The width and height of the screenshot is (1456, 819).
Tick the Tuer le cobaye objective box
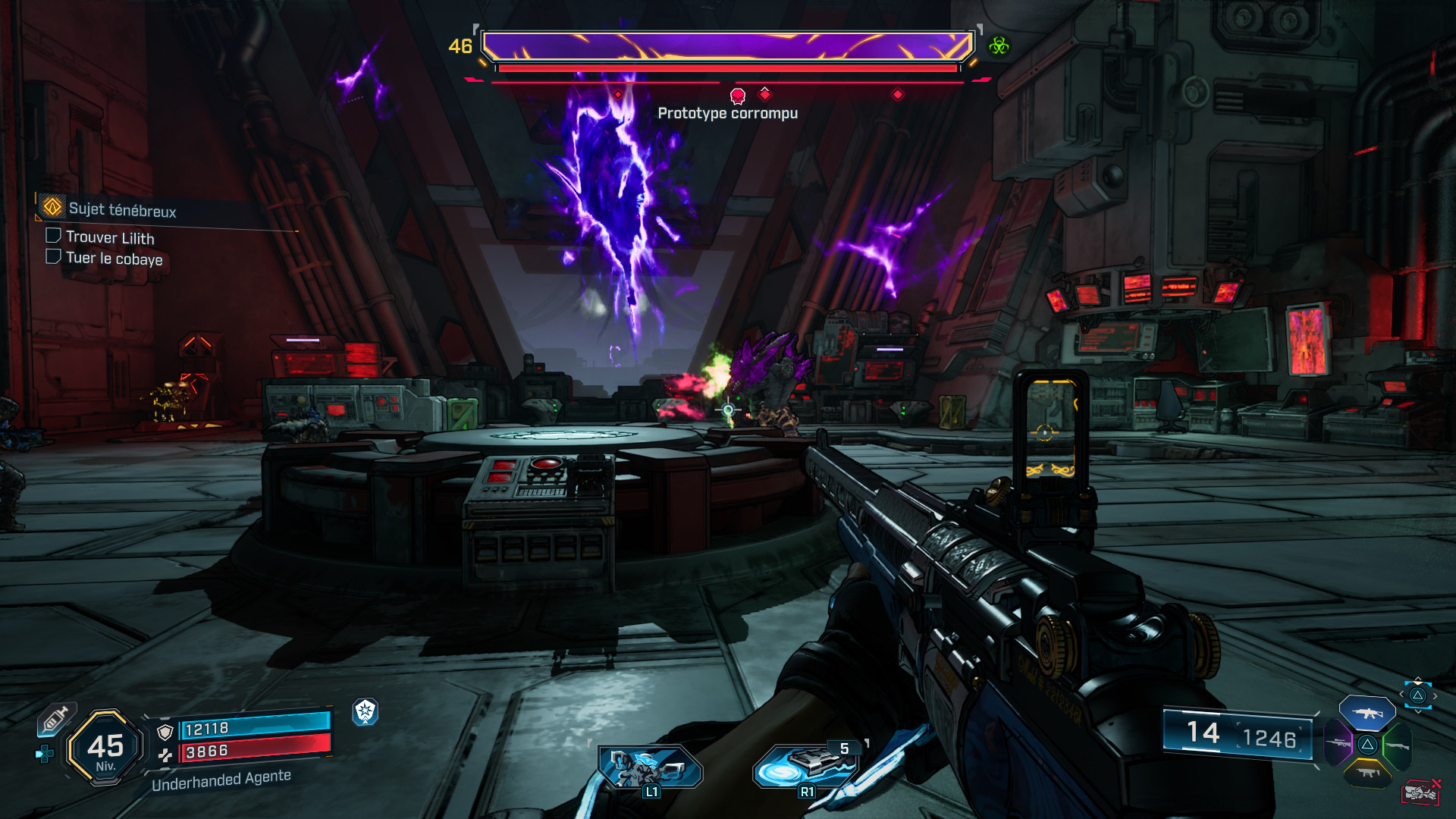coord(53,257)
